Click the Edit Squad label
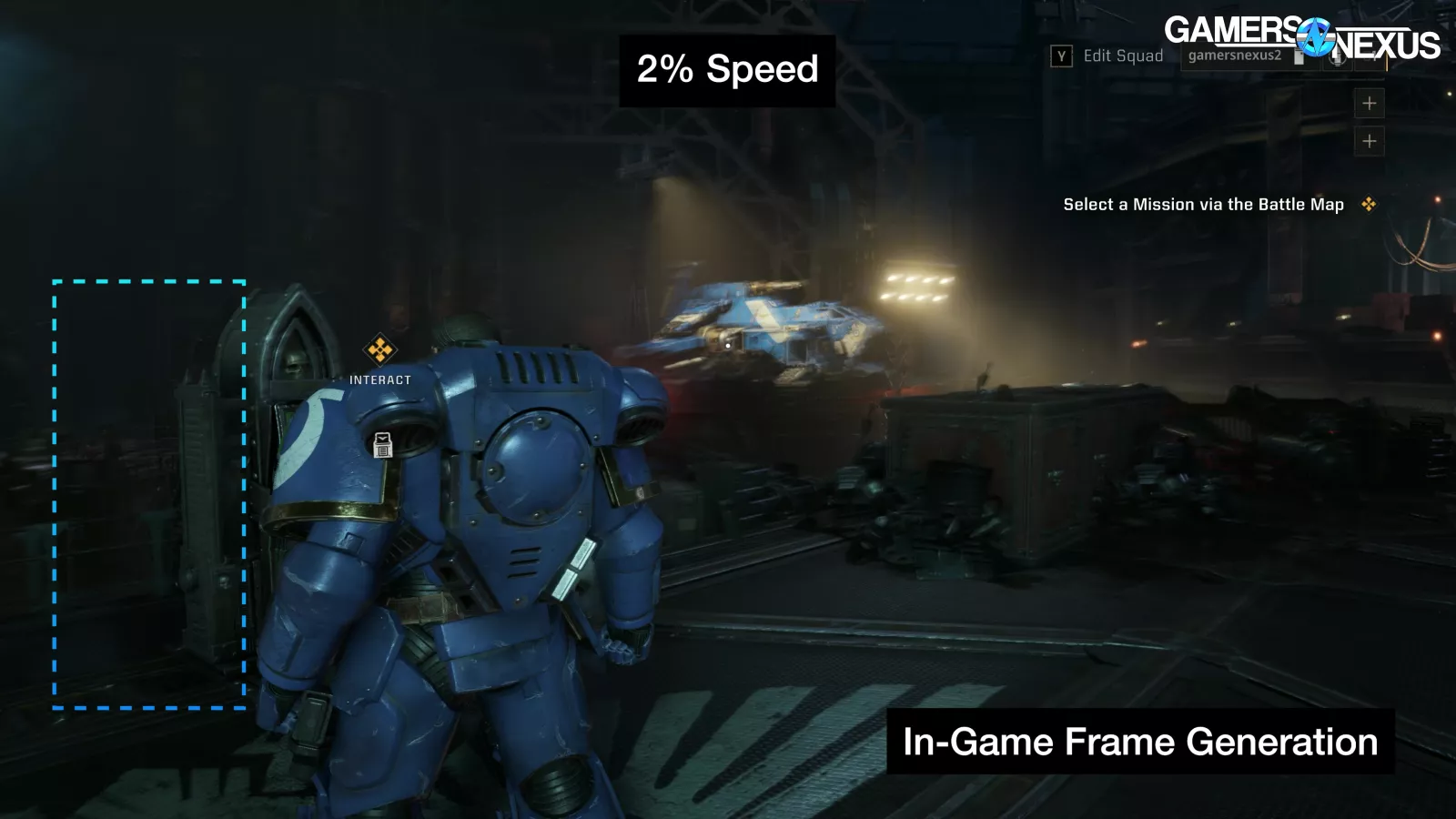 point(1122,56)
